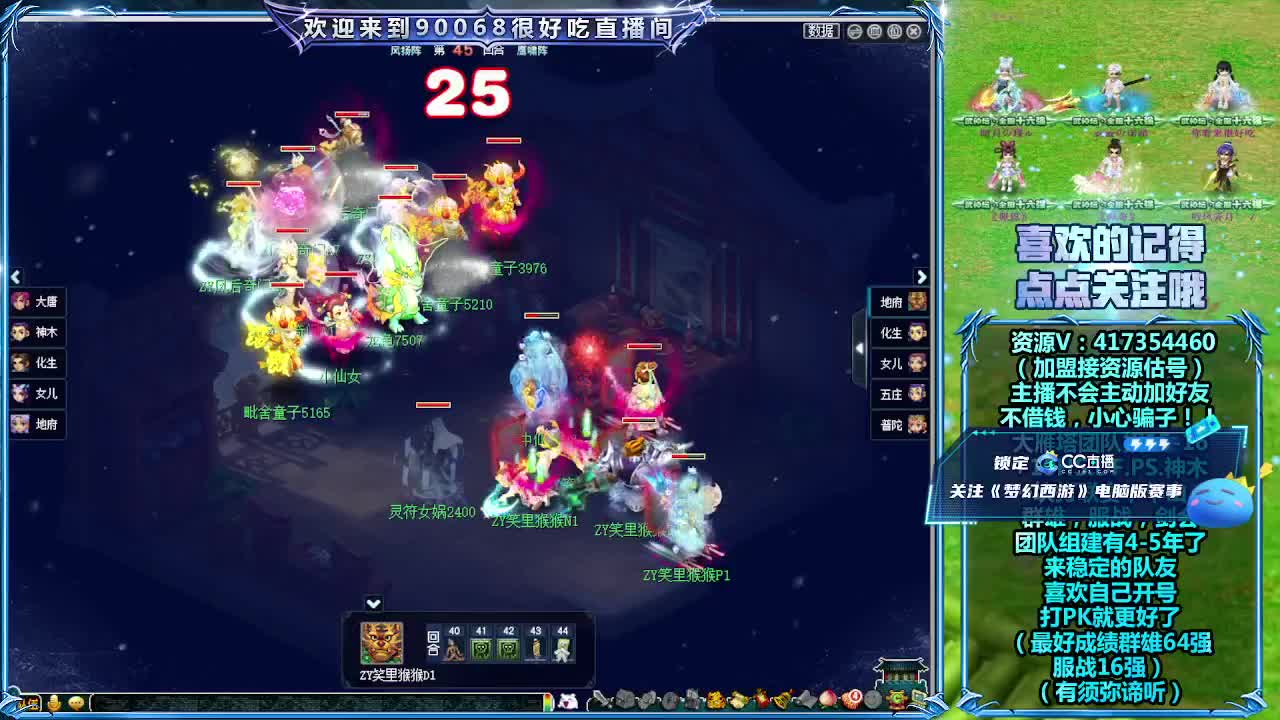Expand the left side arrow panel
This screenshot has width=1280, height=720.
click(x=16, y=276)
